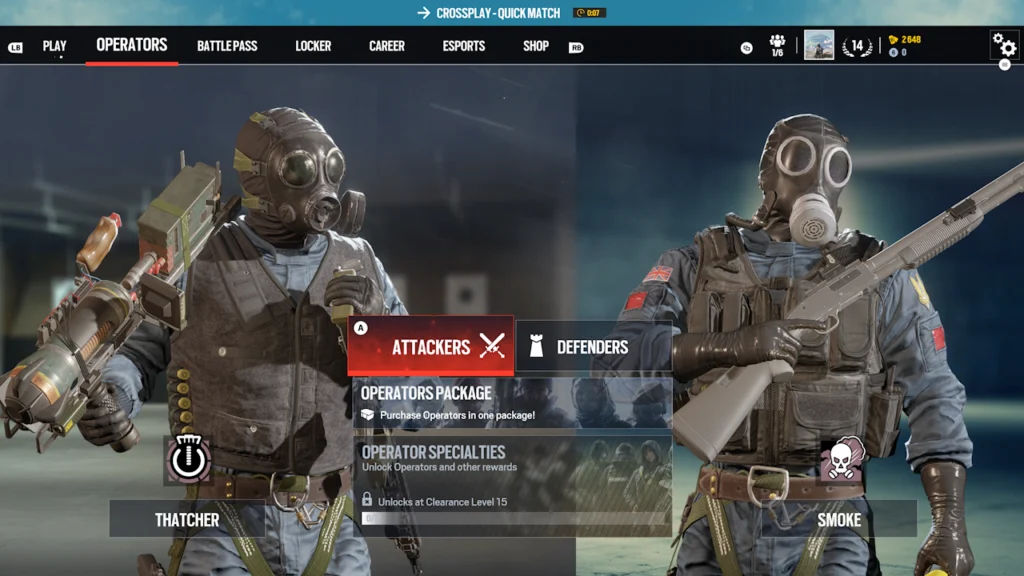Viewport: 1024px width, 576px height.
Task: Select the Operators tab
Action: (131, 45)
